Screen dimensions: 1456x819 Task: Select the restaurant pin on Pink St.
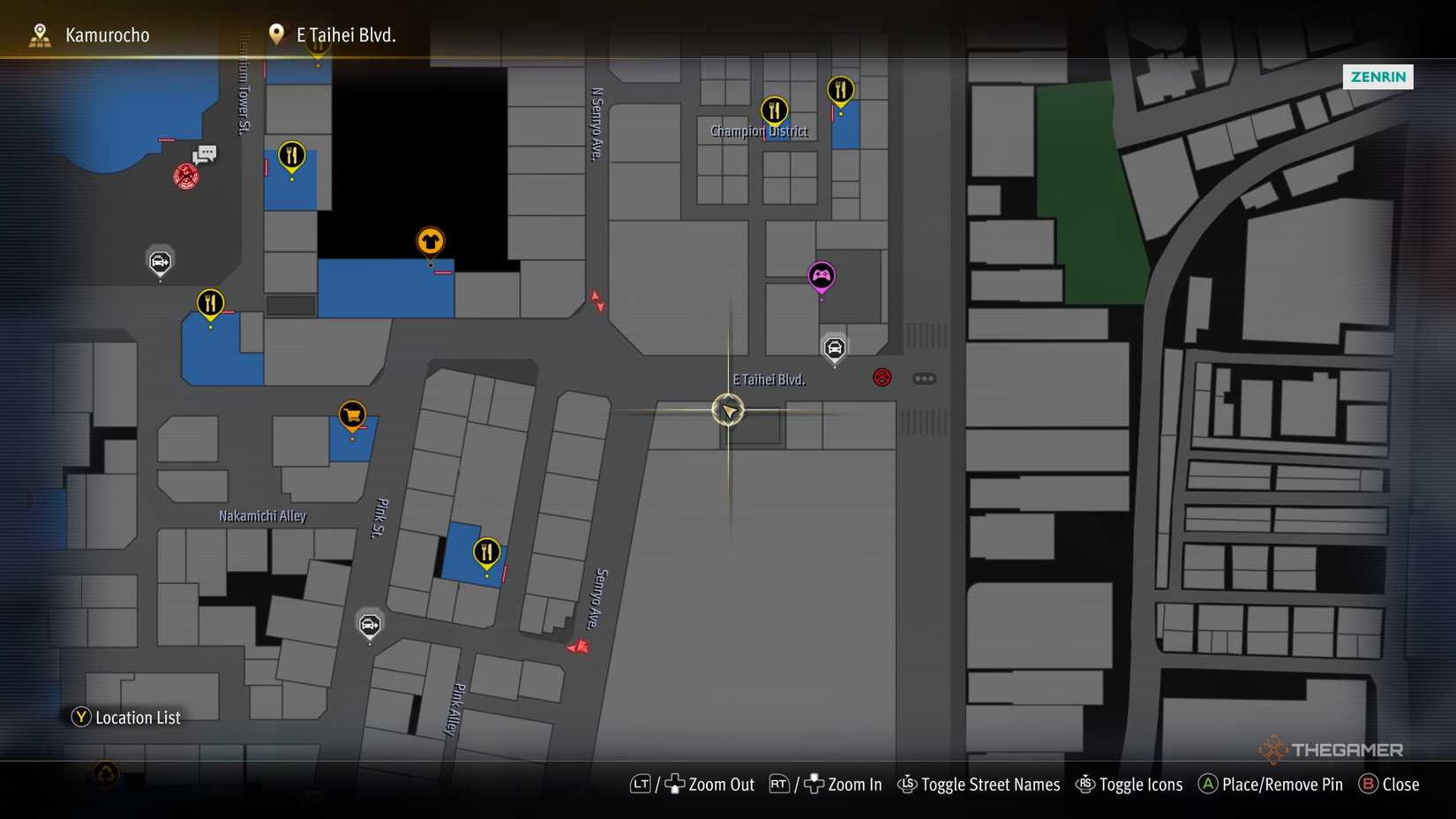coord(486,552)
